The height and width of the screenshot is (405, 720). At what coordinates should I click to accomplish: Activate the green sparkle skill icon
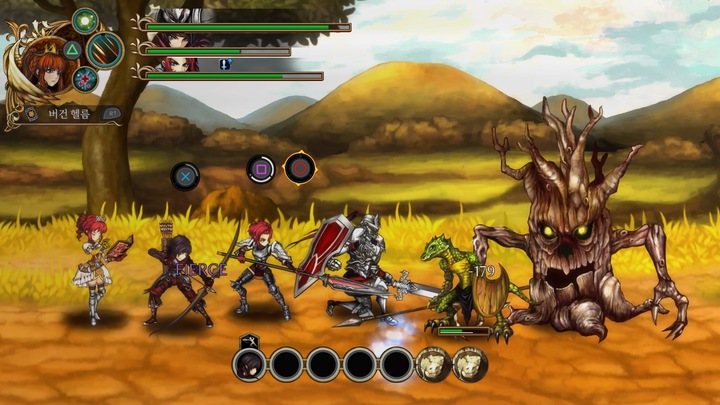(x=86, y=19)
